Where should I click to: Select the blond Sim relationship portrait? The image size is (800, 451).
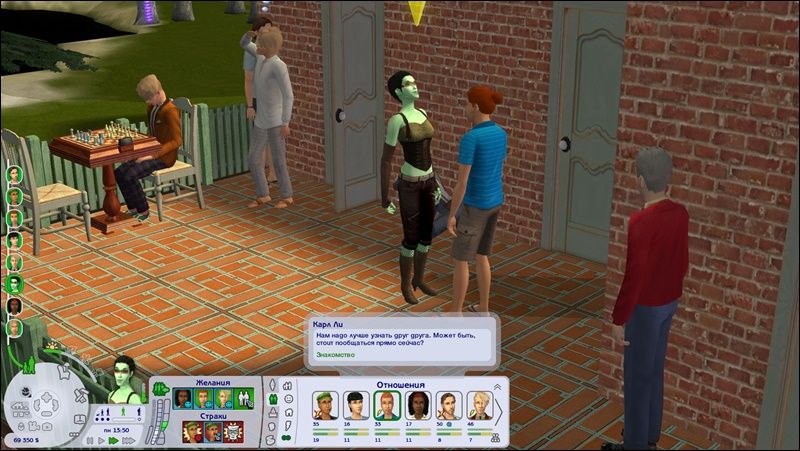[479, 404]
